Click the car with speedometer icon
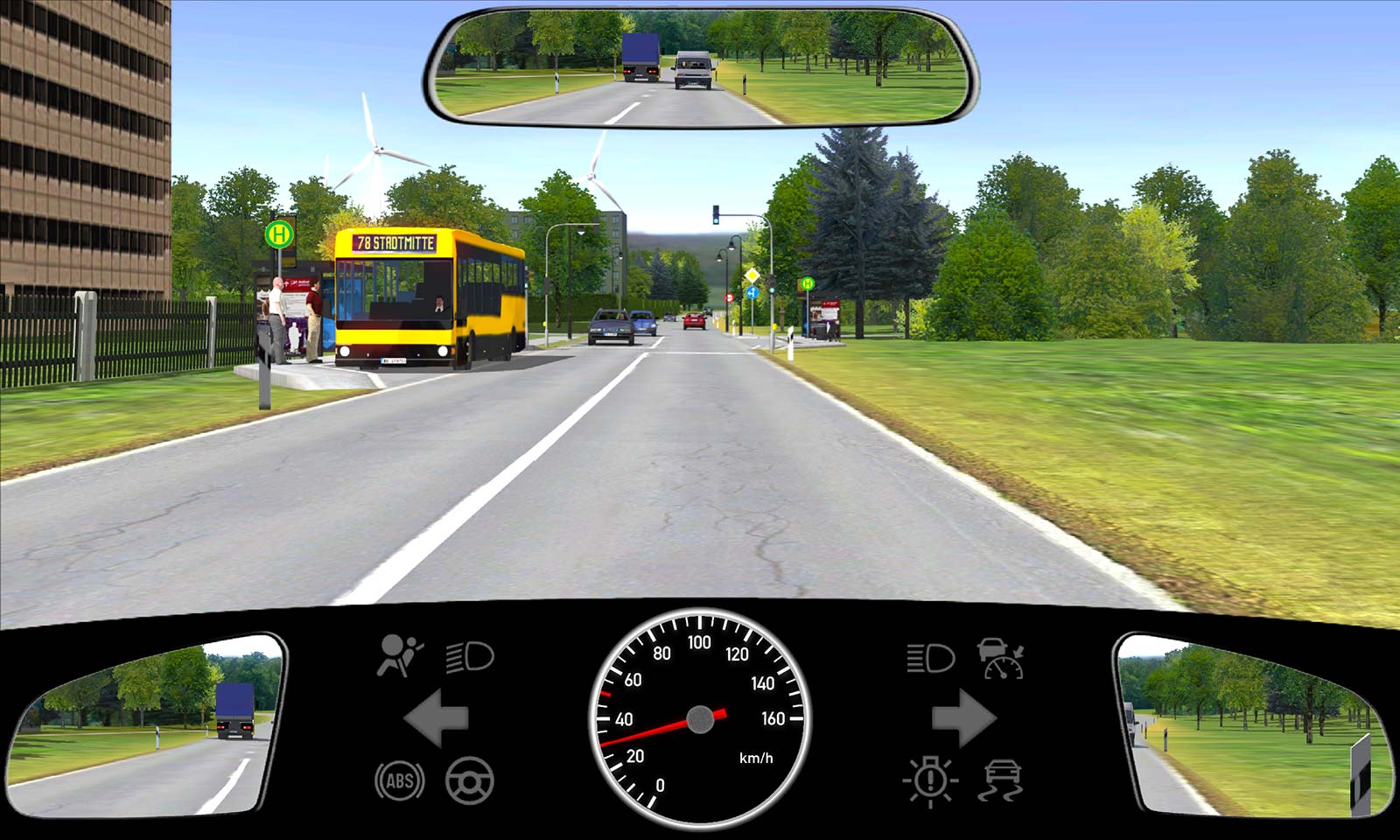 [x=1001, y=658]
